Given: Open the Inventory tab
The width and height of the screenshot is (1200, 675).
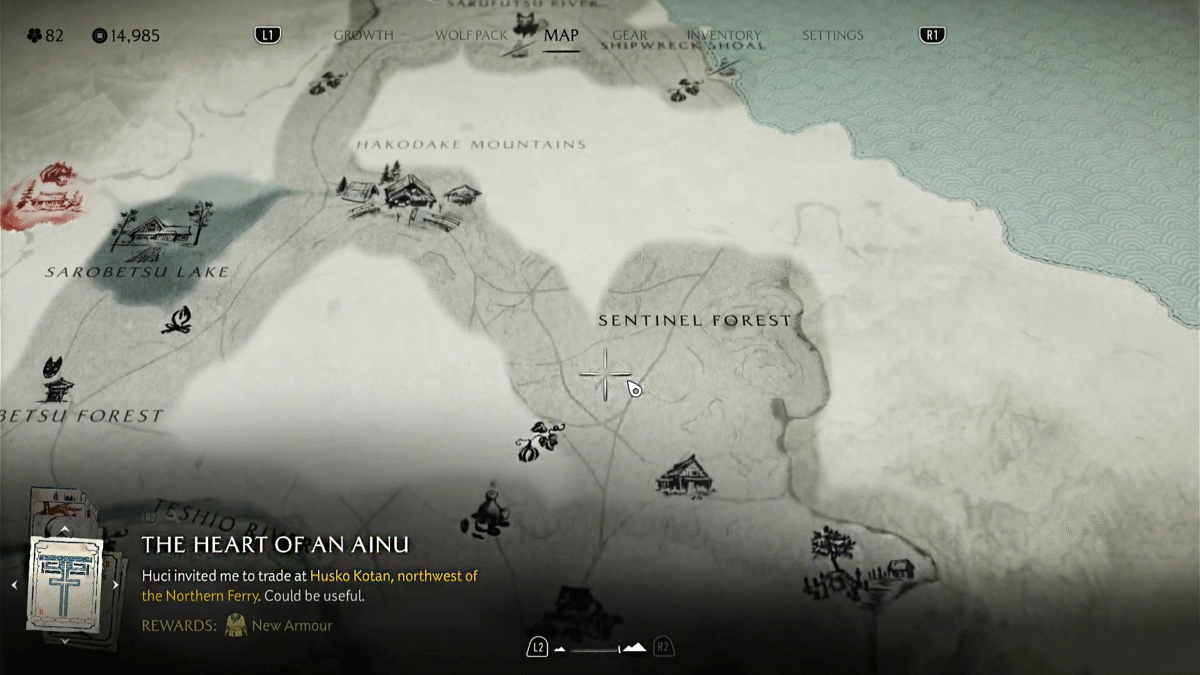Looking at the screenshot, I should (724, 35).
